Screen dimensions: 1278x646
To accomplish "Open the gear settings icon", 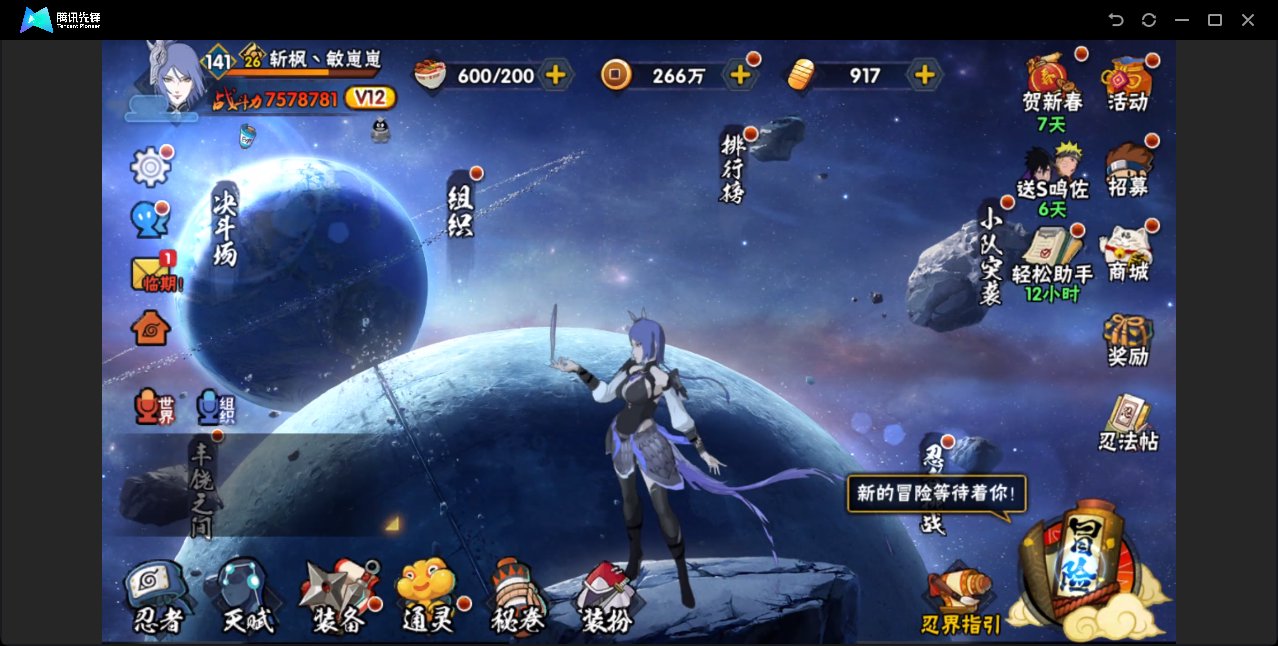I will (x=150, y=167).
